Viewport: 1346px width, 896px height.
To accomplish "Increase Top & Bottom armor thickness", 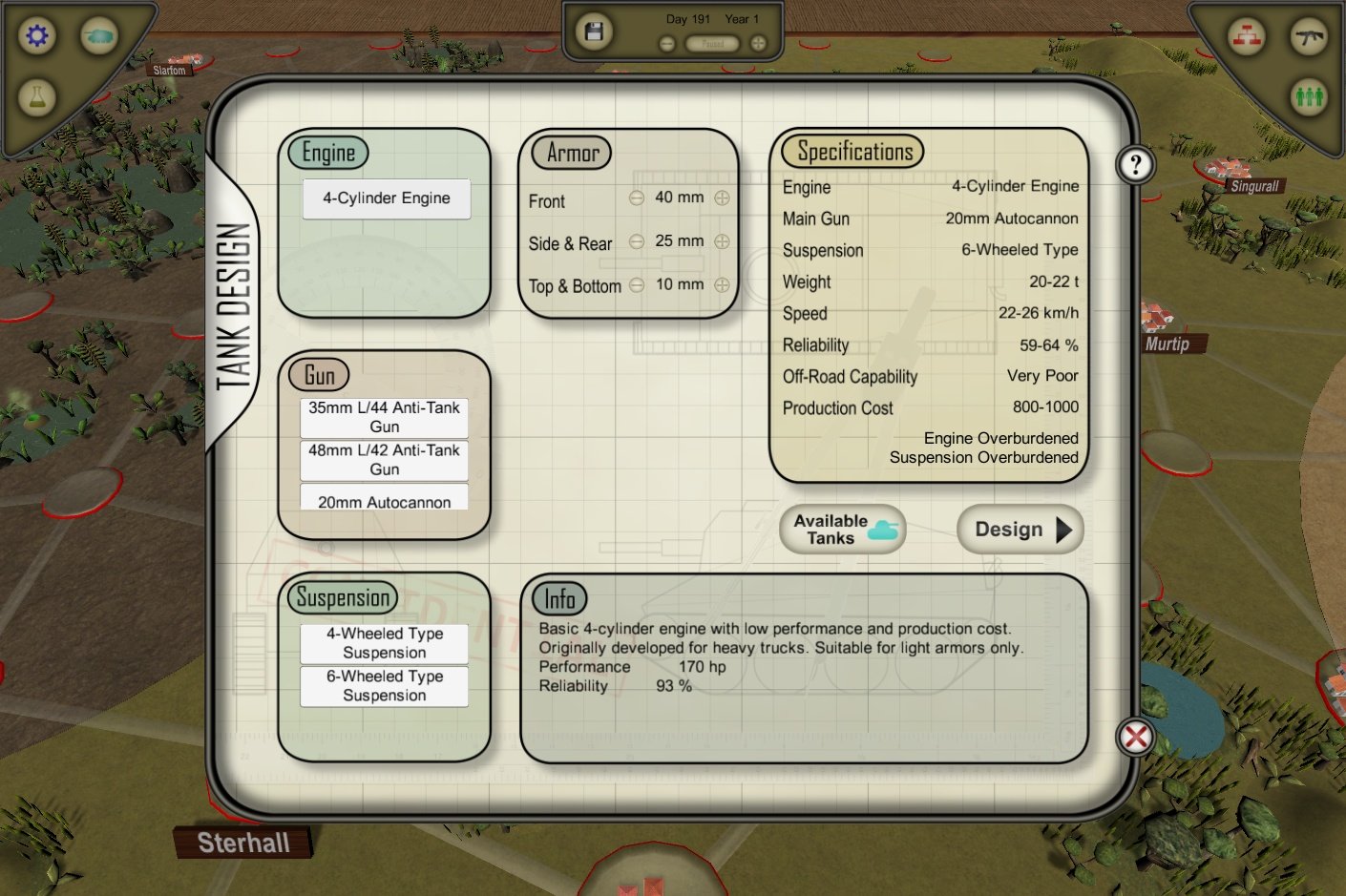I will (x=722, y=283).
